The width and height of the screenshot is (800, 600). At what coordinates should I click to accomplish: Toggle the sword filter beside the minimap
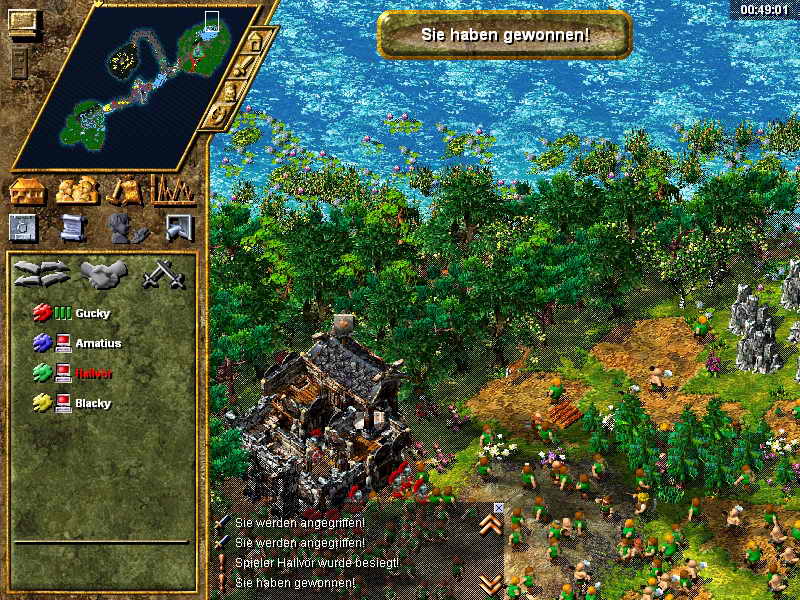242,68
